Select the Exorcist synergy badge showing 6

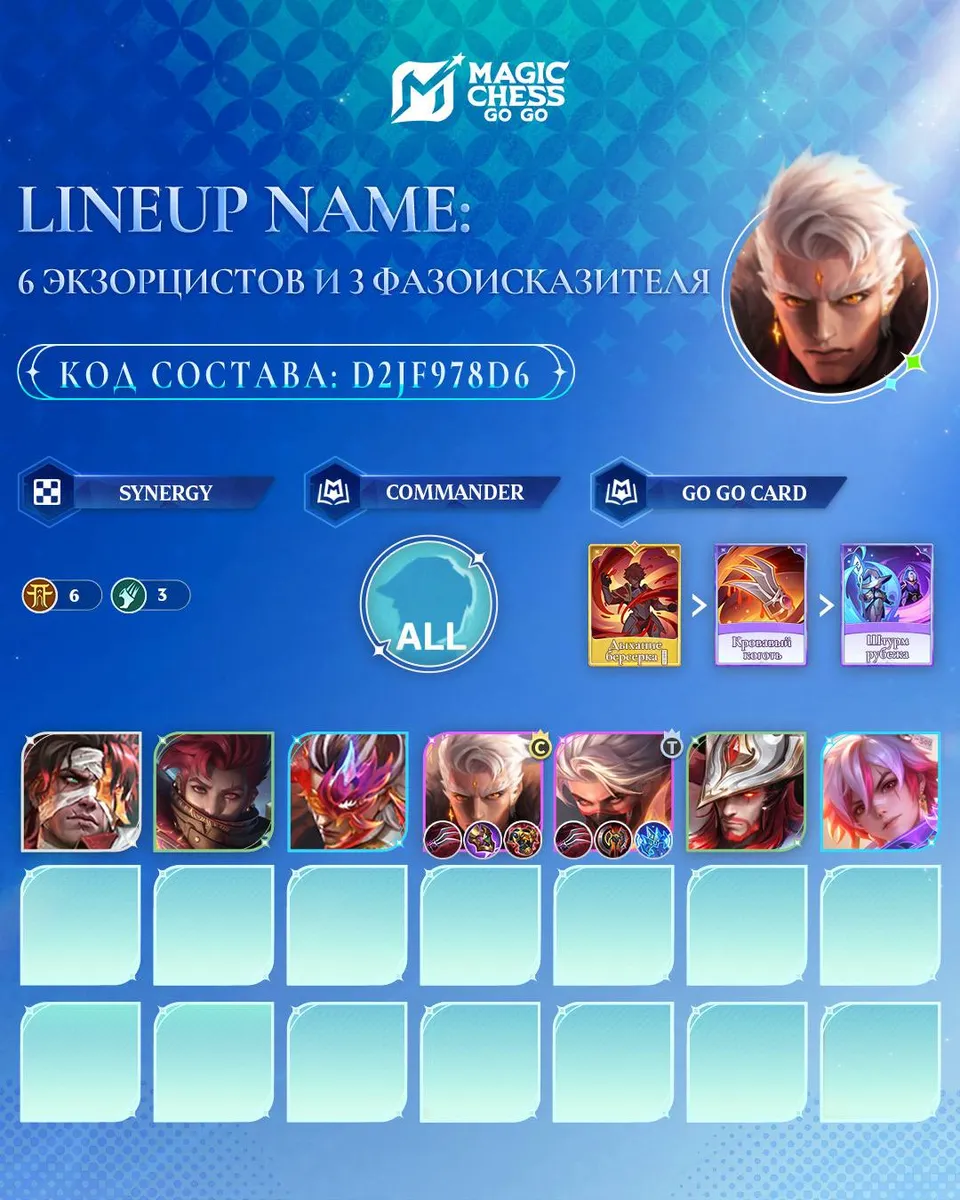coord(61,596)
